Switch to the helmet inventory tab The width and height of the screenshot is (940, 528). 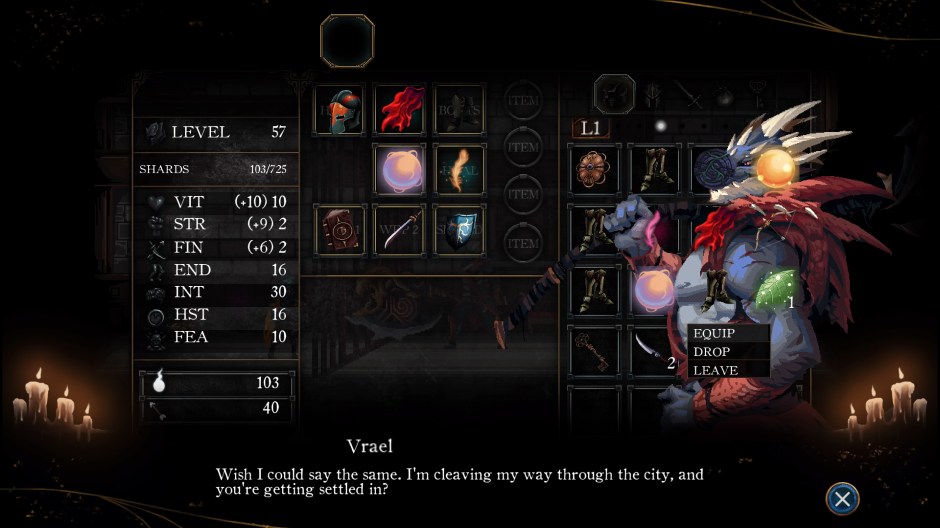click(615, 94)
